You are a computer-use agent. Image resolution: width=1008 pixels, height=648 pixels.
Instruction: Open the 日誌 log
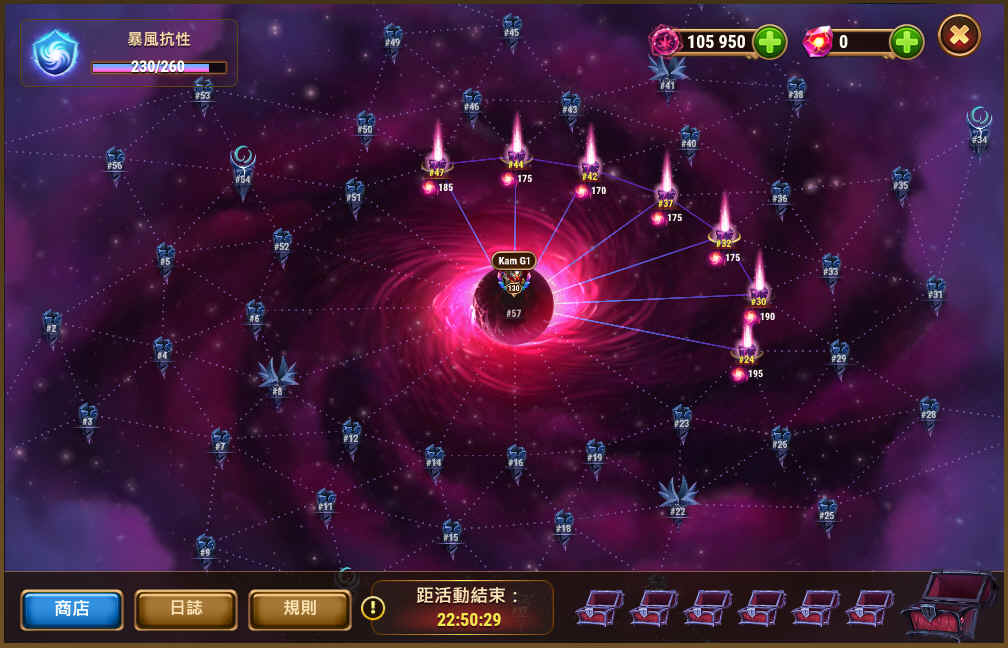click(x=186, y=609)
